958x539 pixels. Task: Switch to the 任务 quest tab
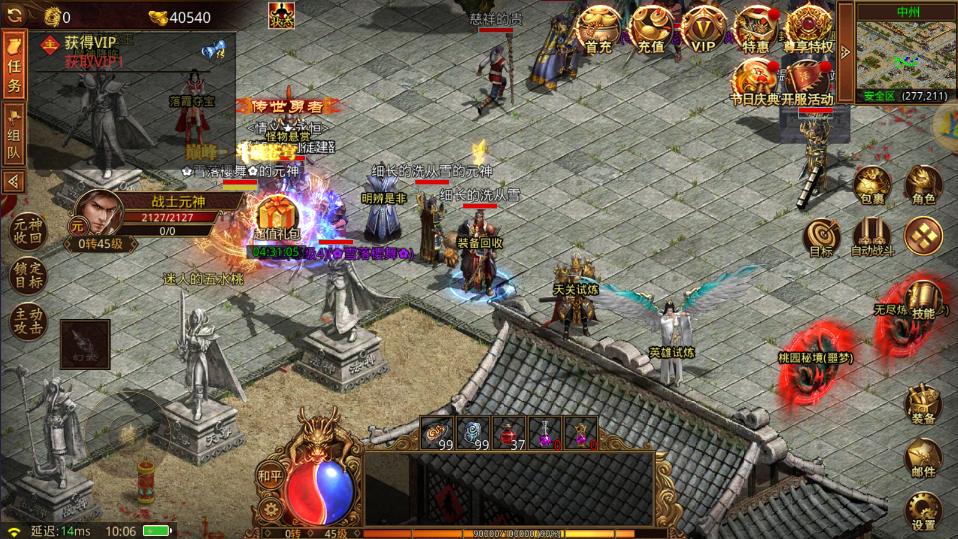(x=14, y=66)
